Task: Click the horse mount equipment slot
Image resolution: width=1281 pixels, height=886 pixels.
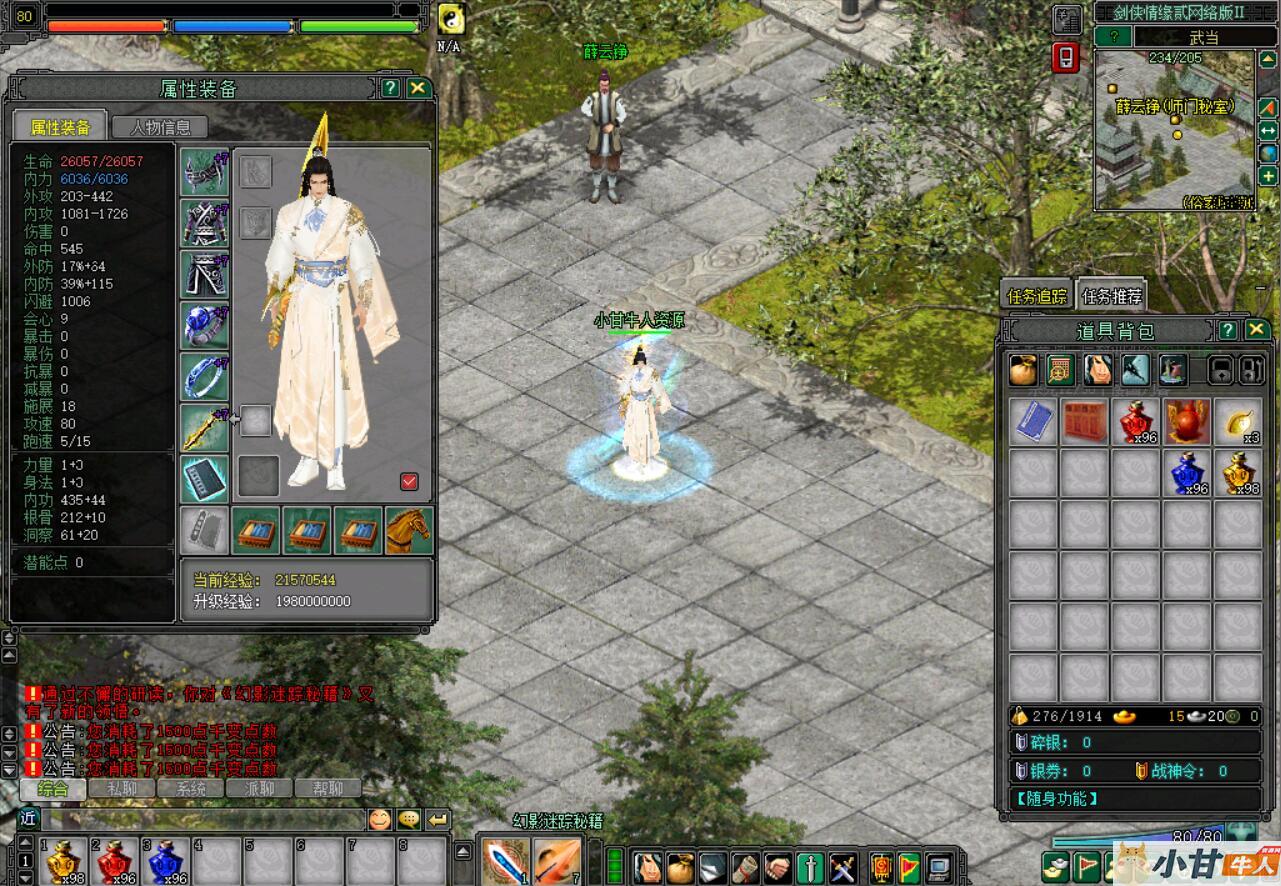Action: 409,530
